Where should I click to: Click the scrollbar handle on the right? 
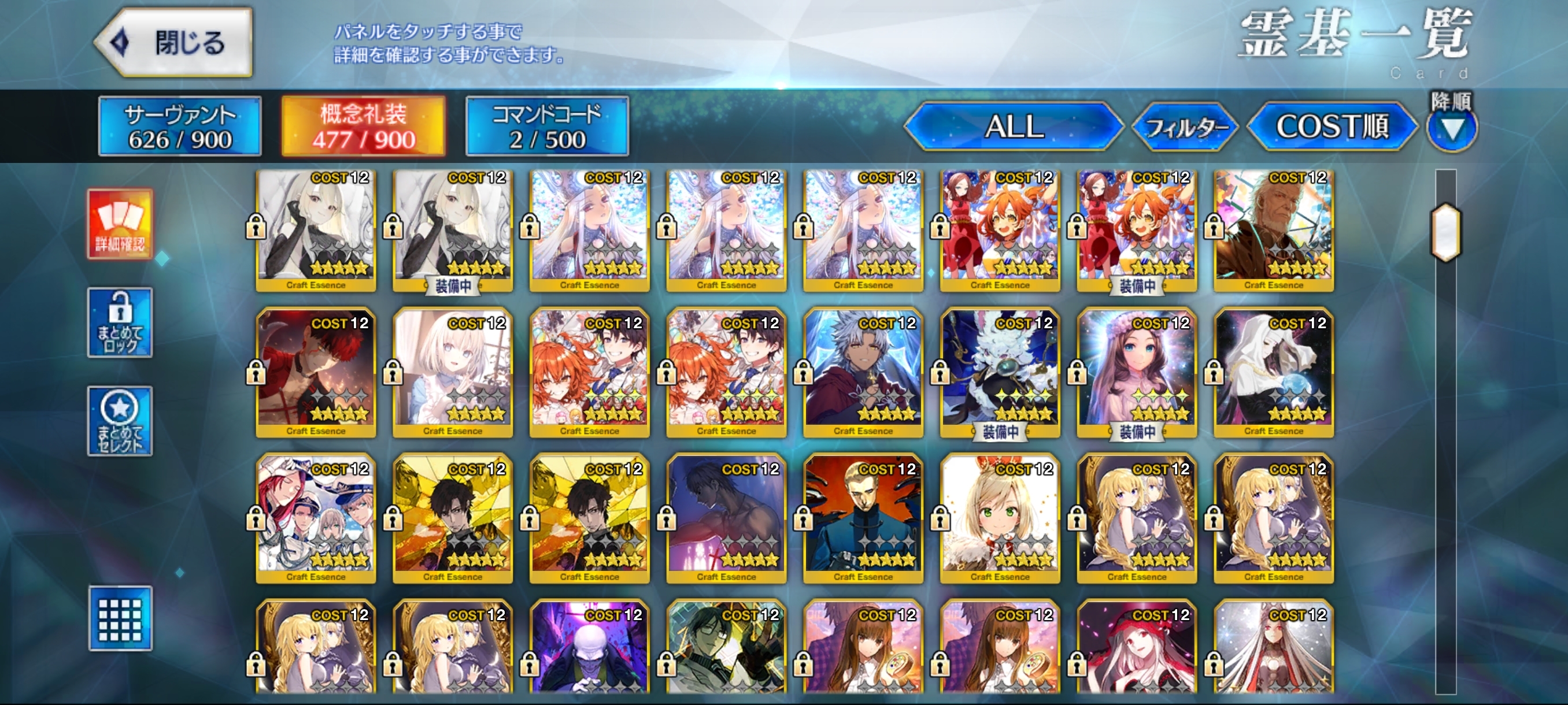point(1445,233)
